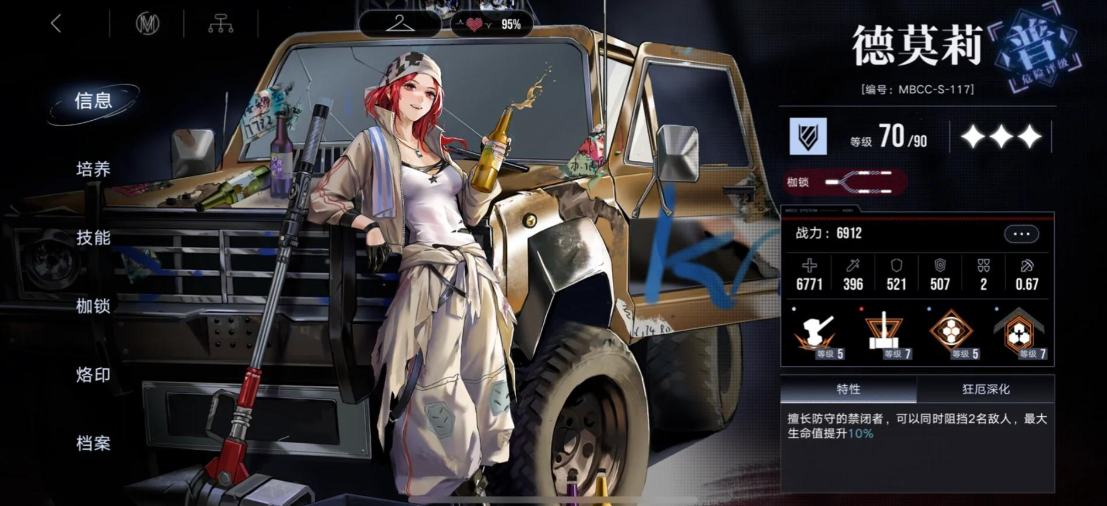Screen dimensions: 1107x506
Task: Show the 档案 menu entry
Action: [x=93, y=443]
